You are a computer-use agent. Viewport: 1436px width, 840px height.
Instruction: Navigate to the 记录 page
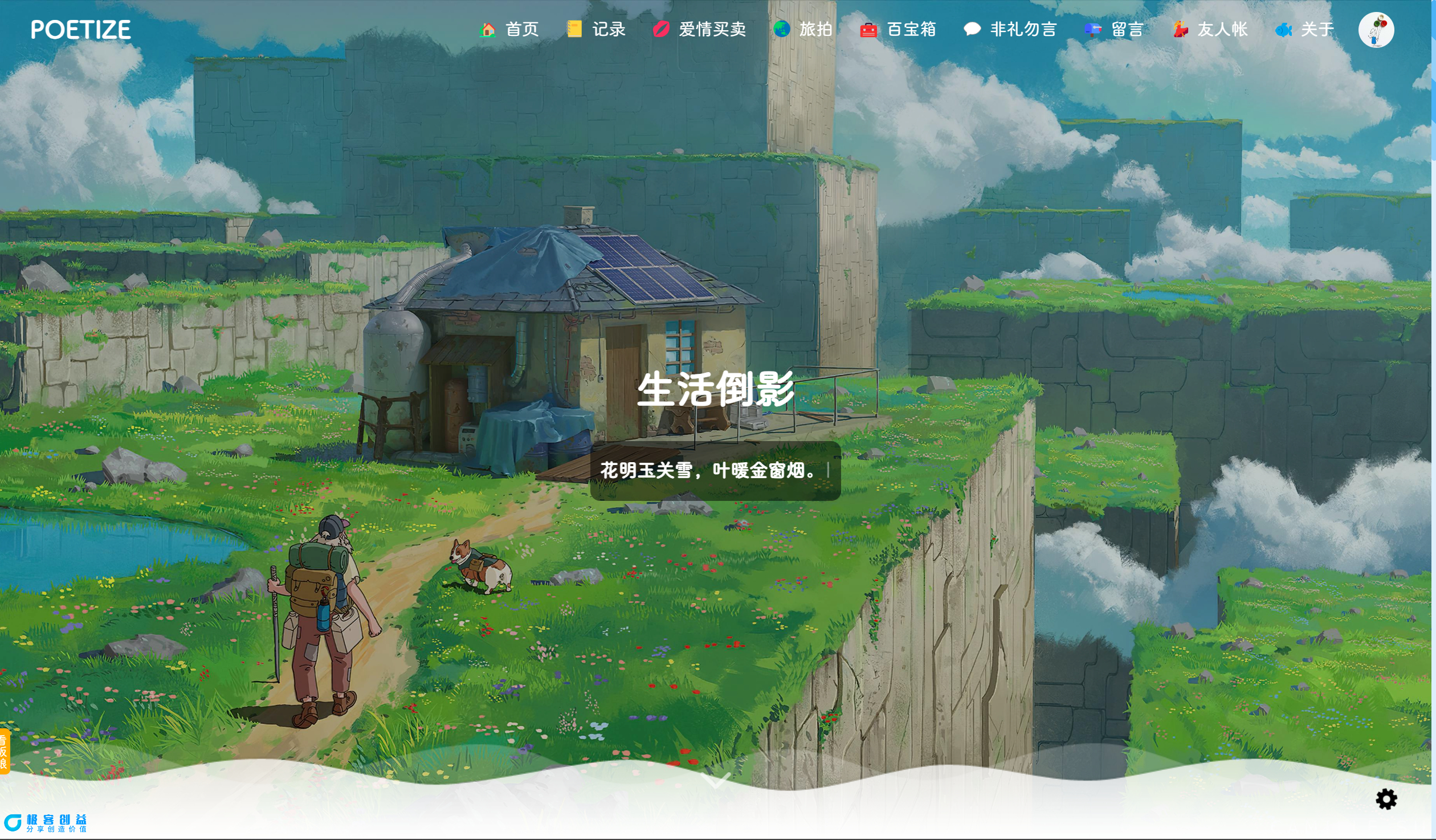(607, 30)
